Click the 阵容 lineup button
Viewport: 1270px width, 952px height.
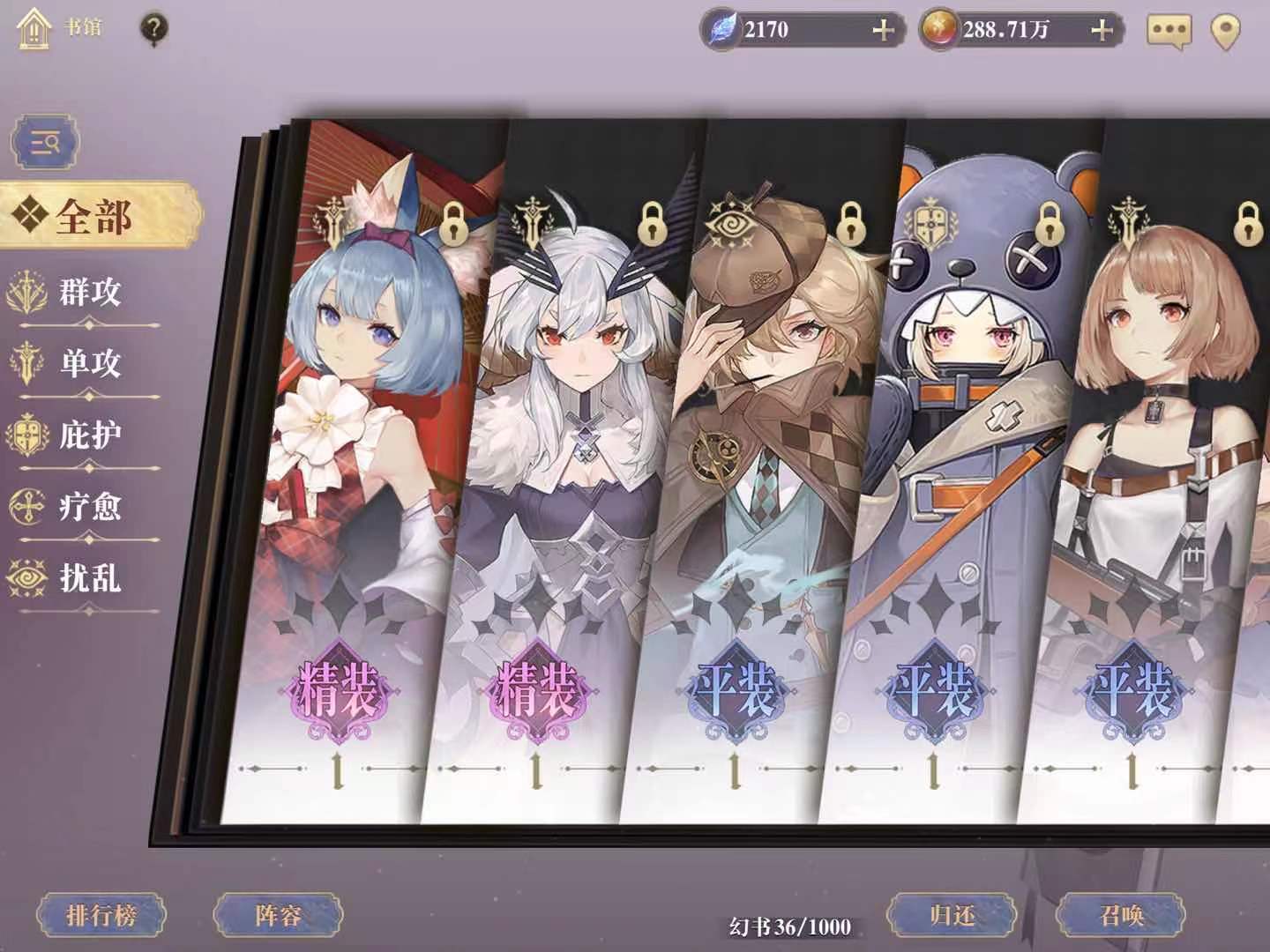click(x=280, y=916)
